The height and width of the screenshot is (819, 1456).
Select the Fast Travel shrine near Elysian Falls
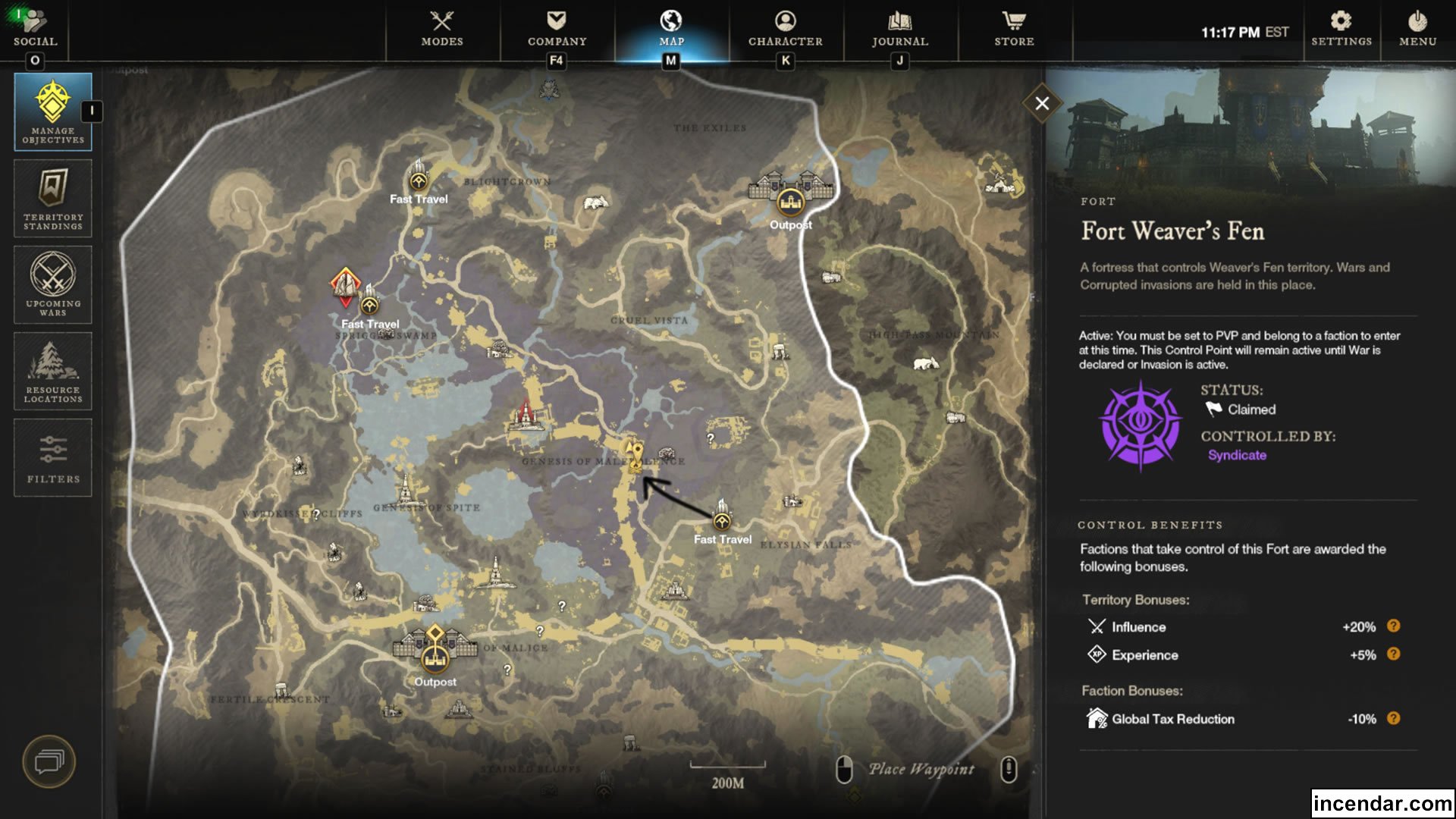[x=721, y=520]
